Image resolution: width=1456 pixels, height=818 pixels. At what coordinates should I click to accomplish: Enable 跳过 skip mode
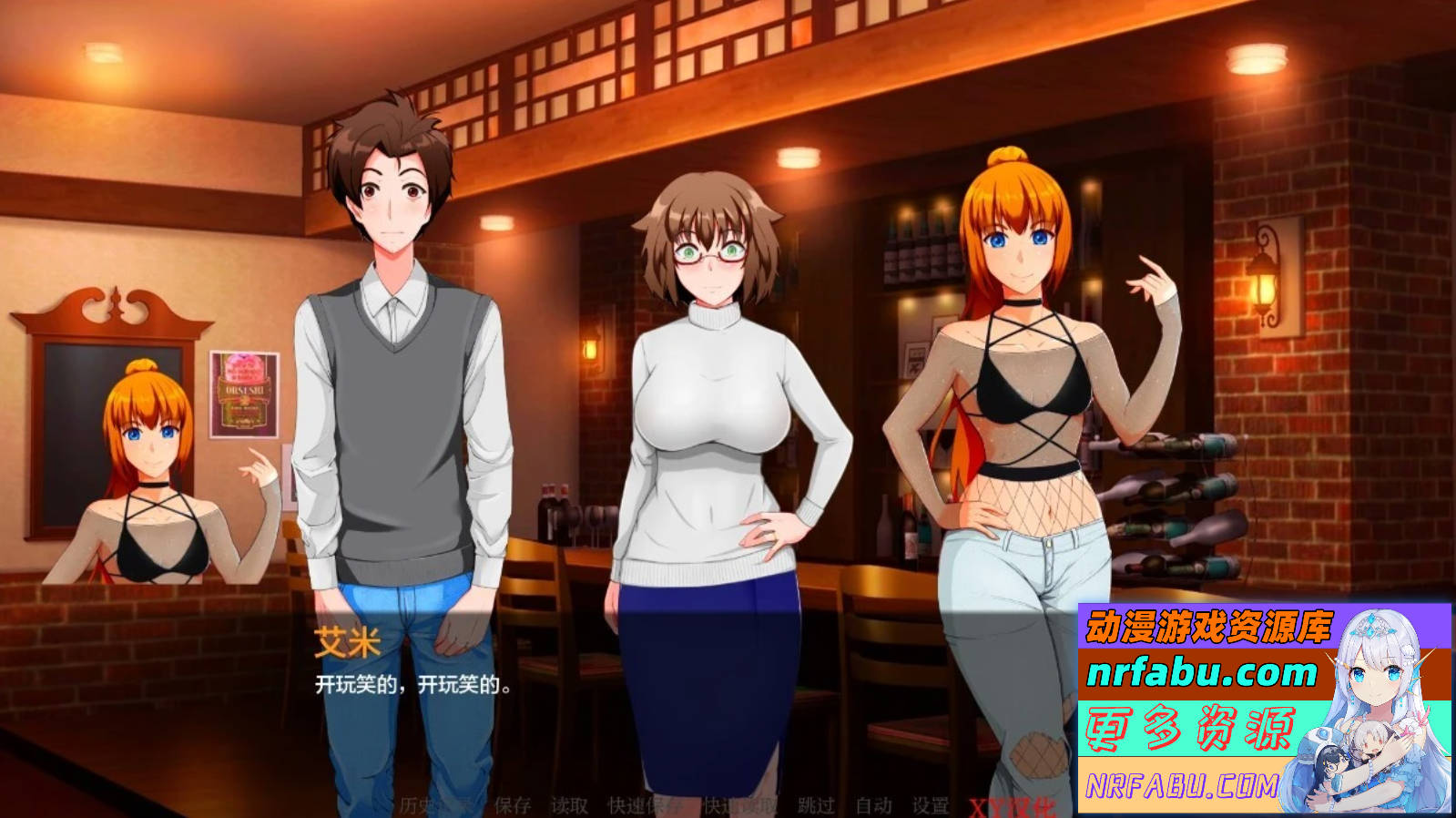coord(816,803)
